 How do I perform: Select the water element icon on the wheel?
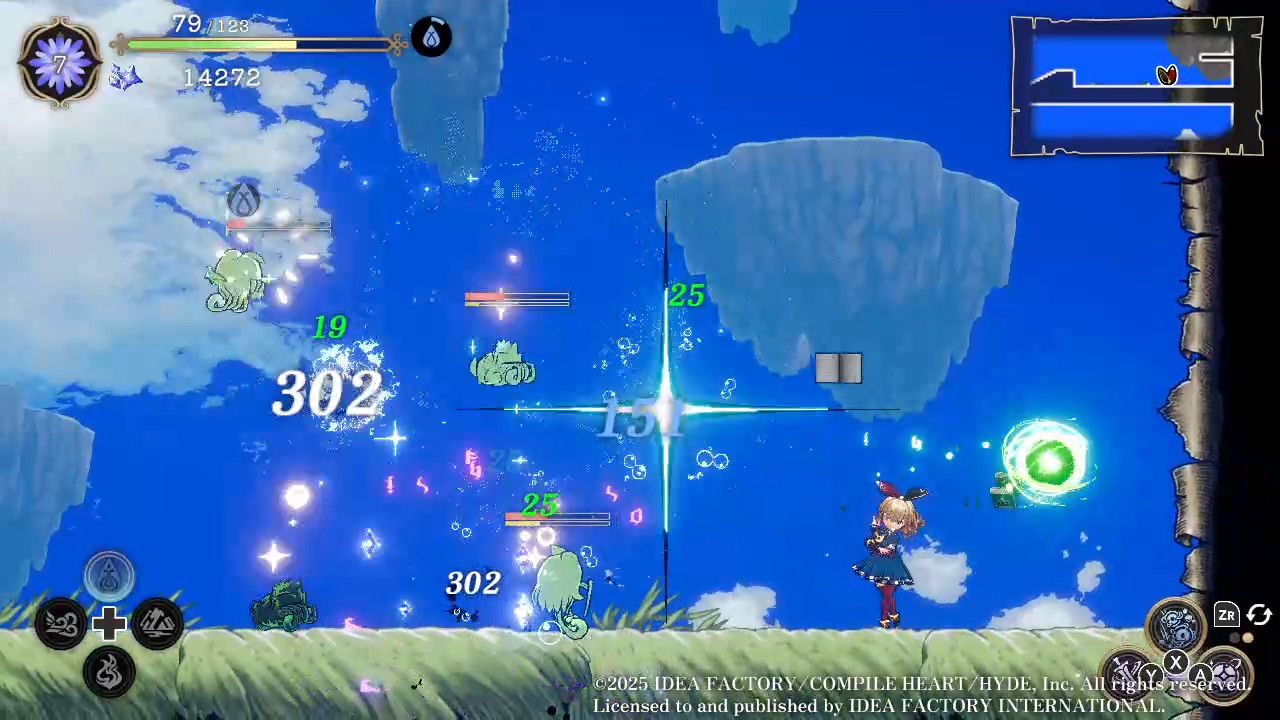coord(109,577)
